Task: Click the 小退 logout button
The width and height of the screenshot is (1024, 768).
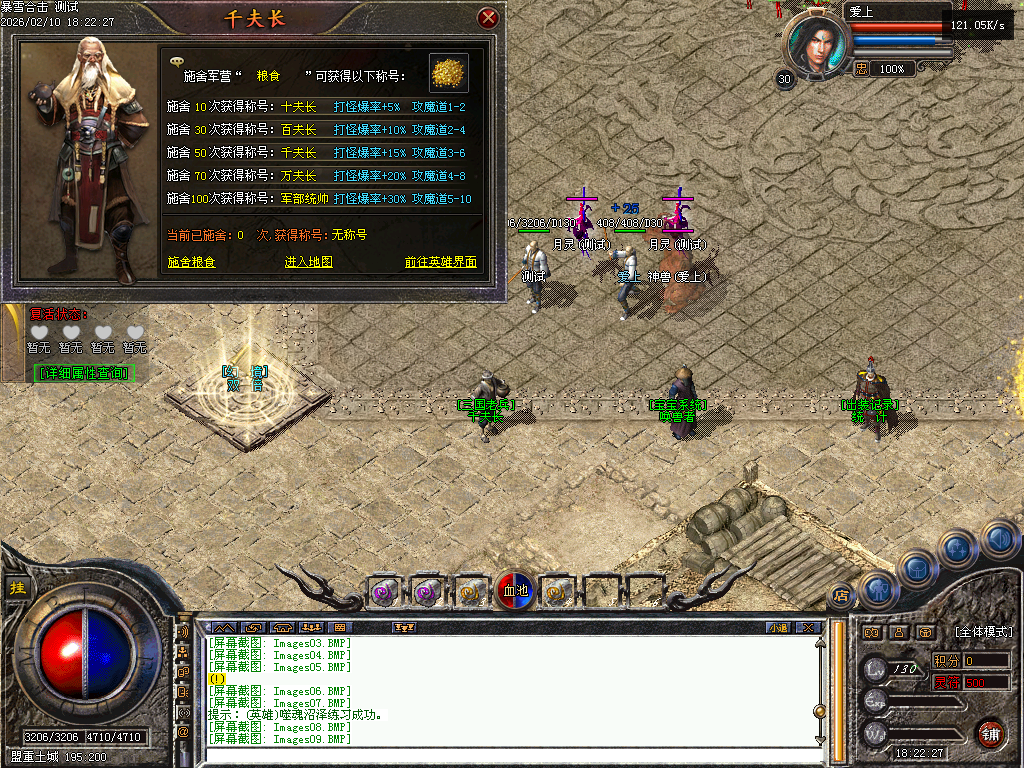Action: point(778,628)
